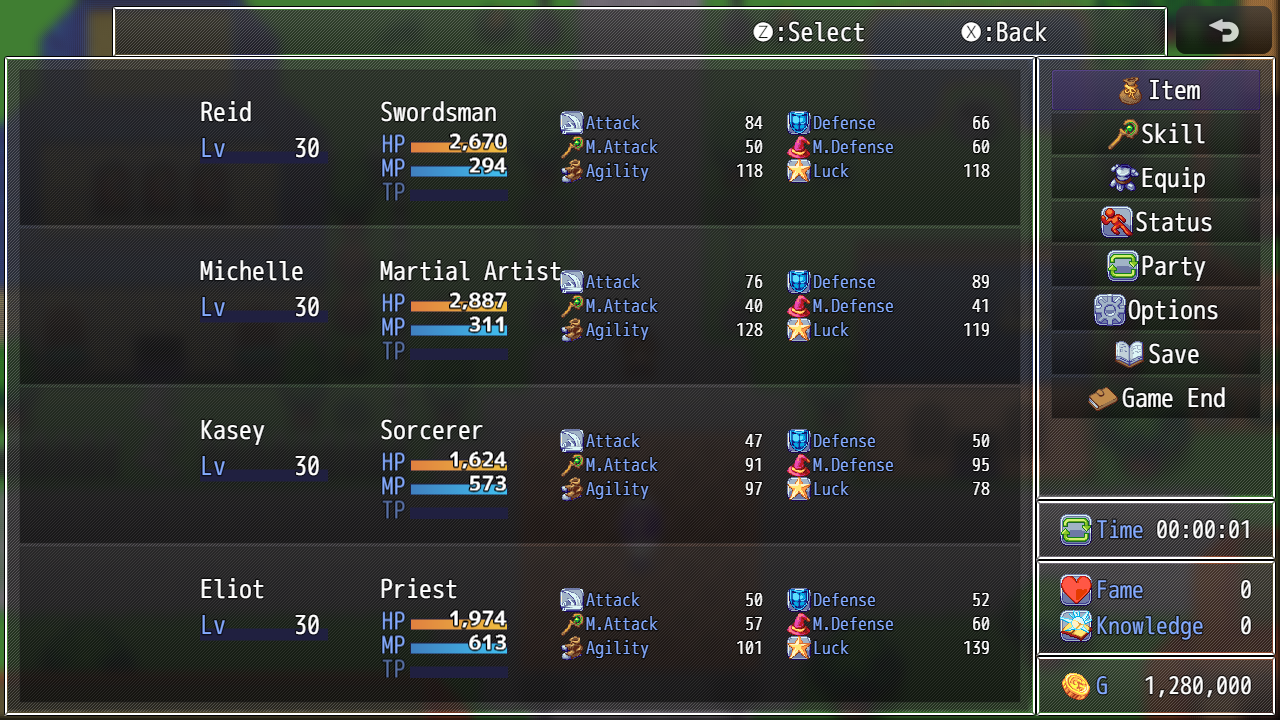Open the Status screen
This screenshot has width=1280, height=720.
click(1155, 223)
